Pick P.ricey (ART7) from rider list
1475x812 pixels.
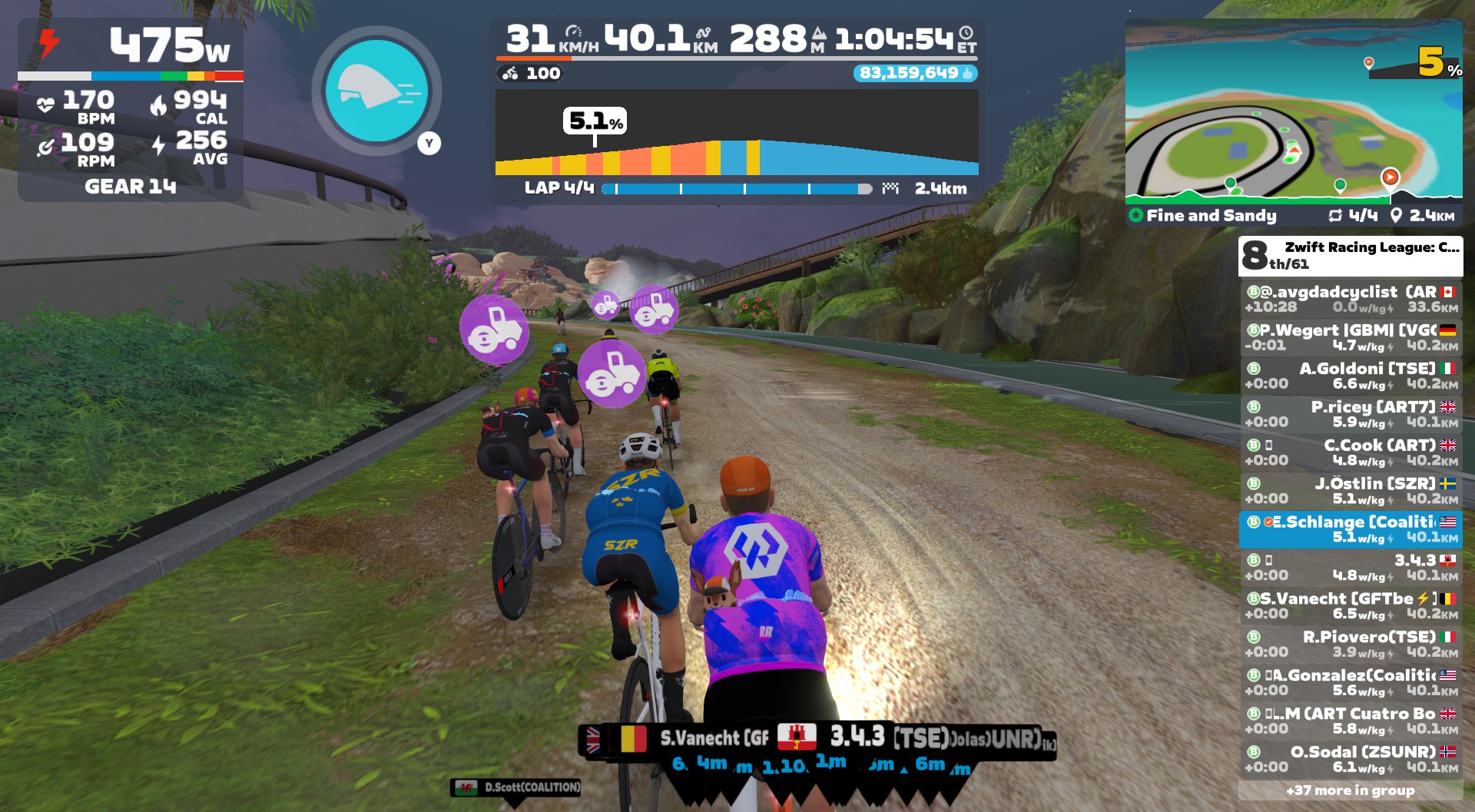(x=1350, y=414)
